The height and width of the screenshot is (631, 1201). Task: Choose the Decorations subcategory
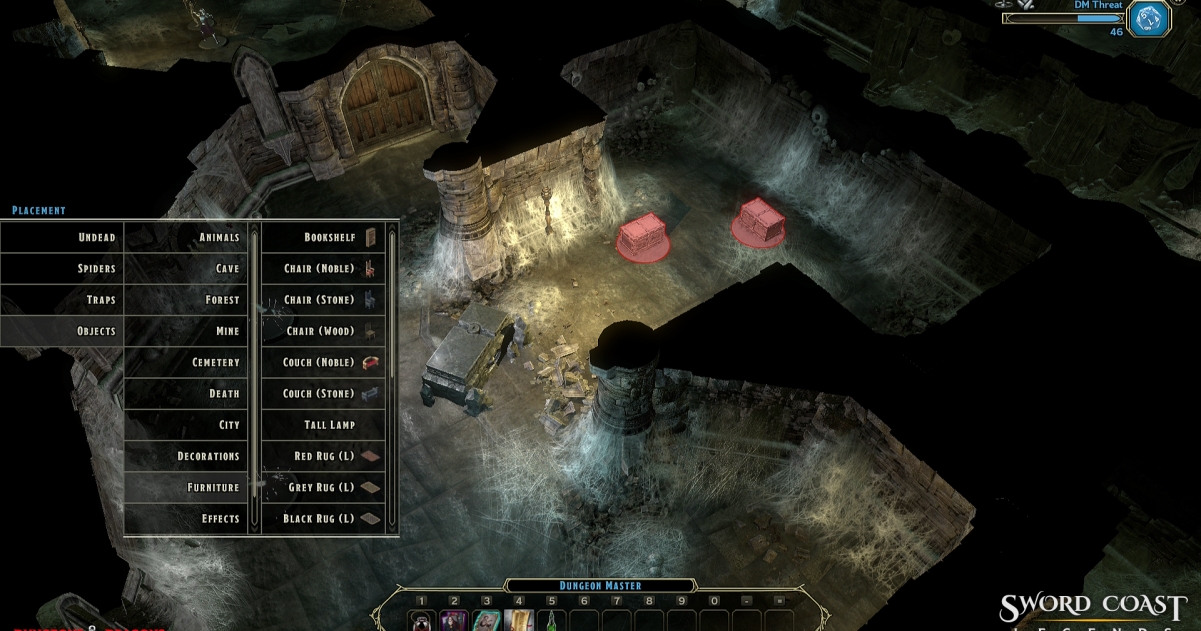[187, 456]
